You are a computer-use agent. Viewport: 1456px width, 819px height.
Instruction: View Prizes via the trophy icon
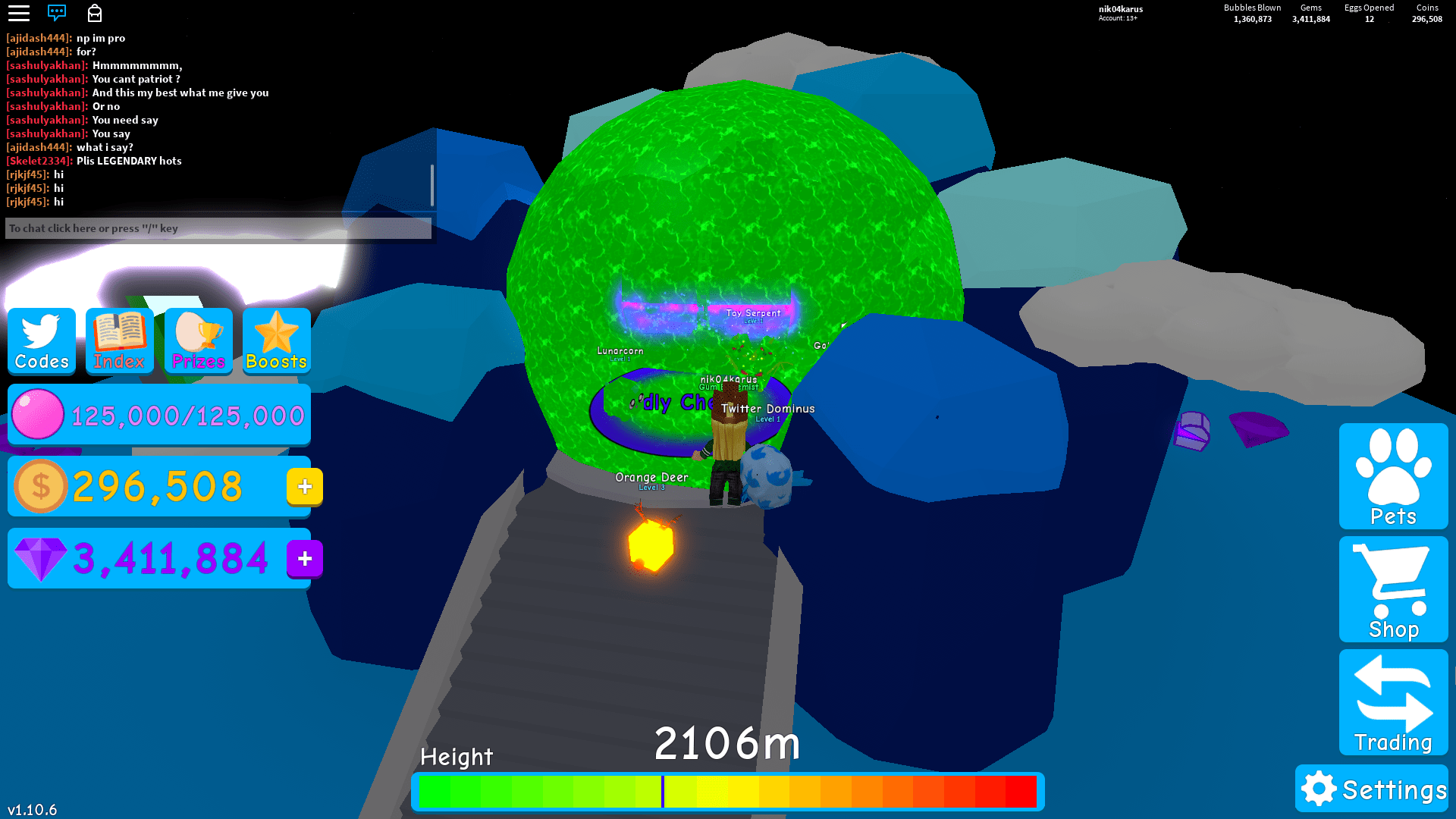198,341
